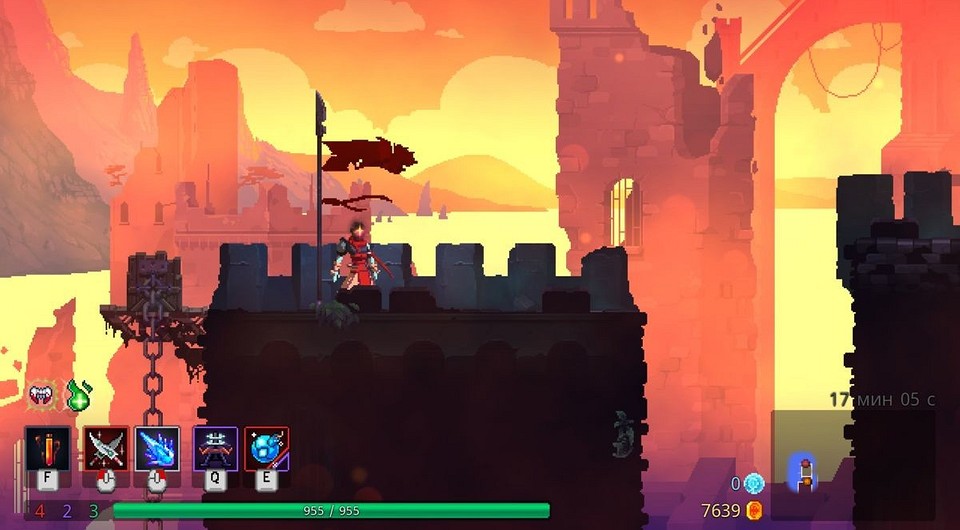The image size is (960, 530).
Task: Activate the trap skill bound to Q
Action: click(x=214, y=447)
